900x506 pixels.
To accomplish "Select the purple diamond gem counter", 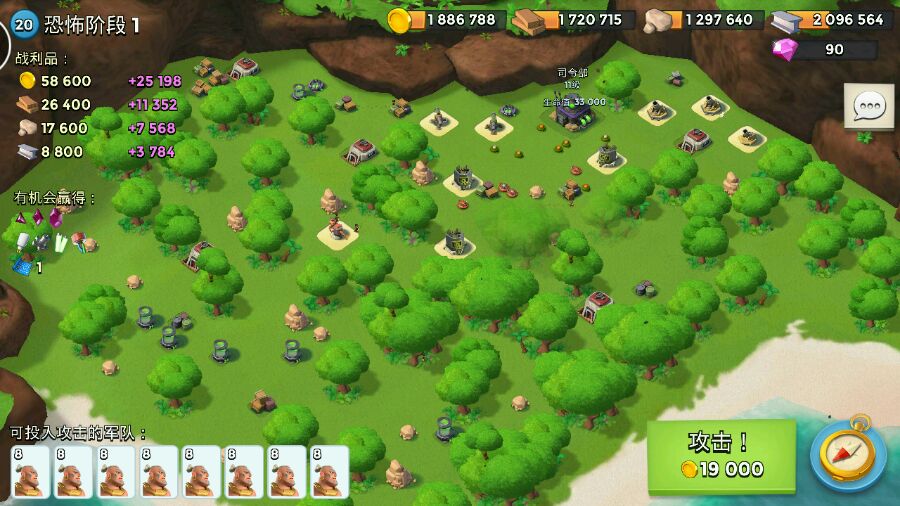I will pyautogui.click(x=823, y=49).
